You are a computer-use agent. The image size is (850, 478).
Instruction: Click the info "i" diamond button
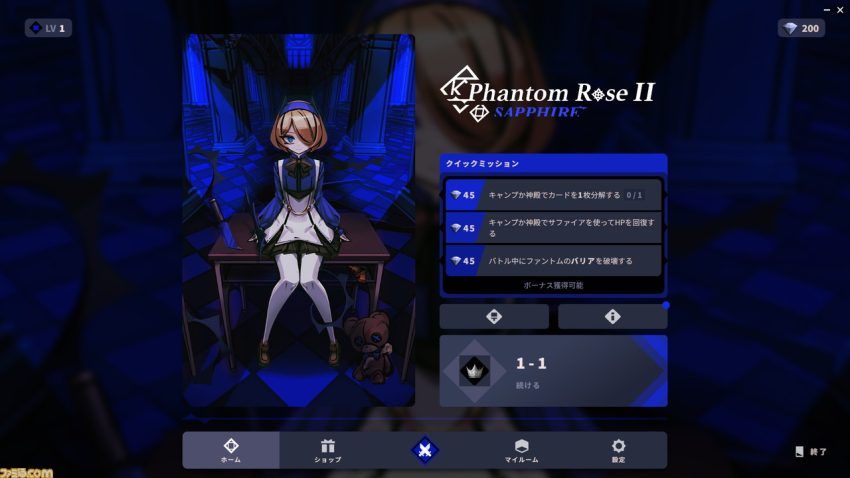(612, 317)
